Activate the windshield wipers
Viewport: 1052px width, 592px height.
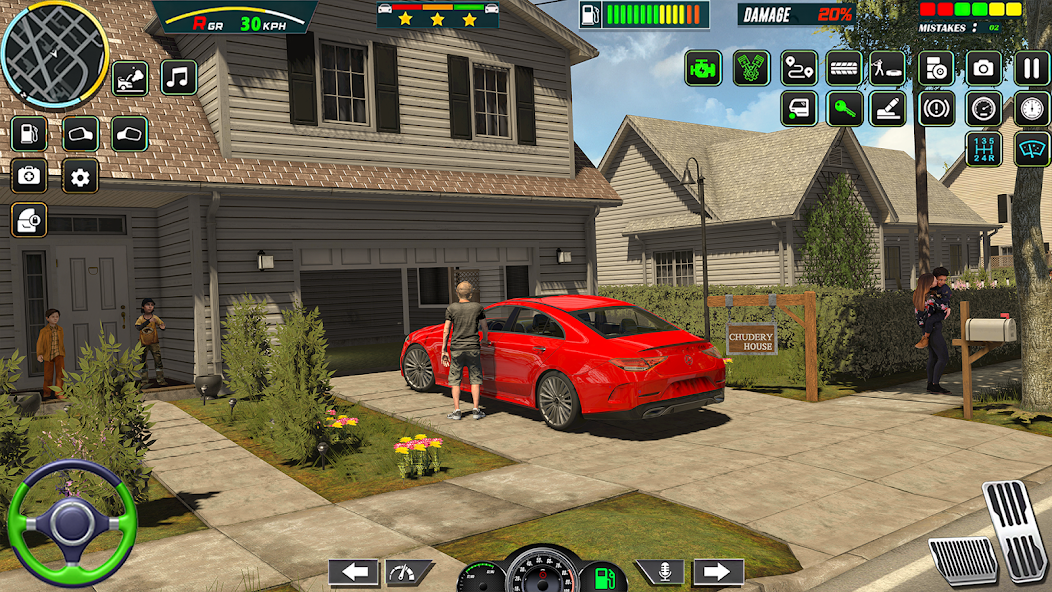[1031, 149]
